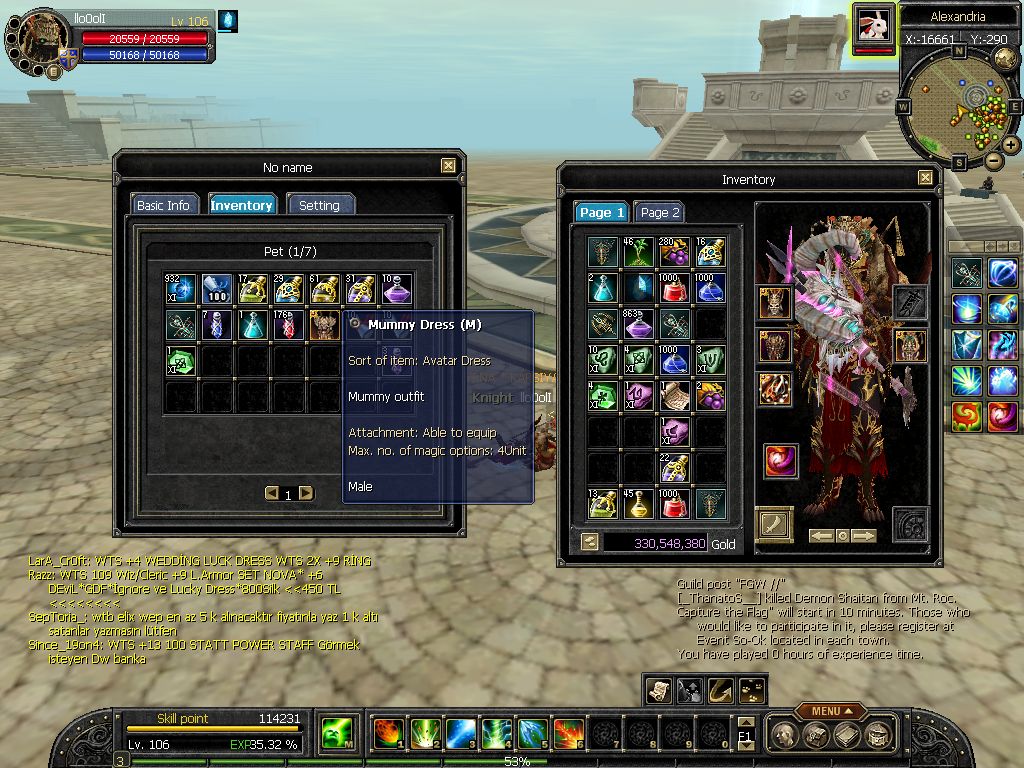
Task: Close the Inventory window
Action: pos(924,178)
